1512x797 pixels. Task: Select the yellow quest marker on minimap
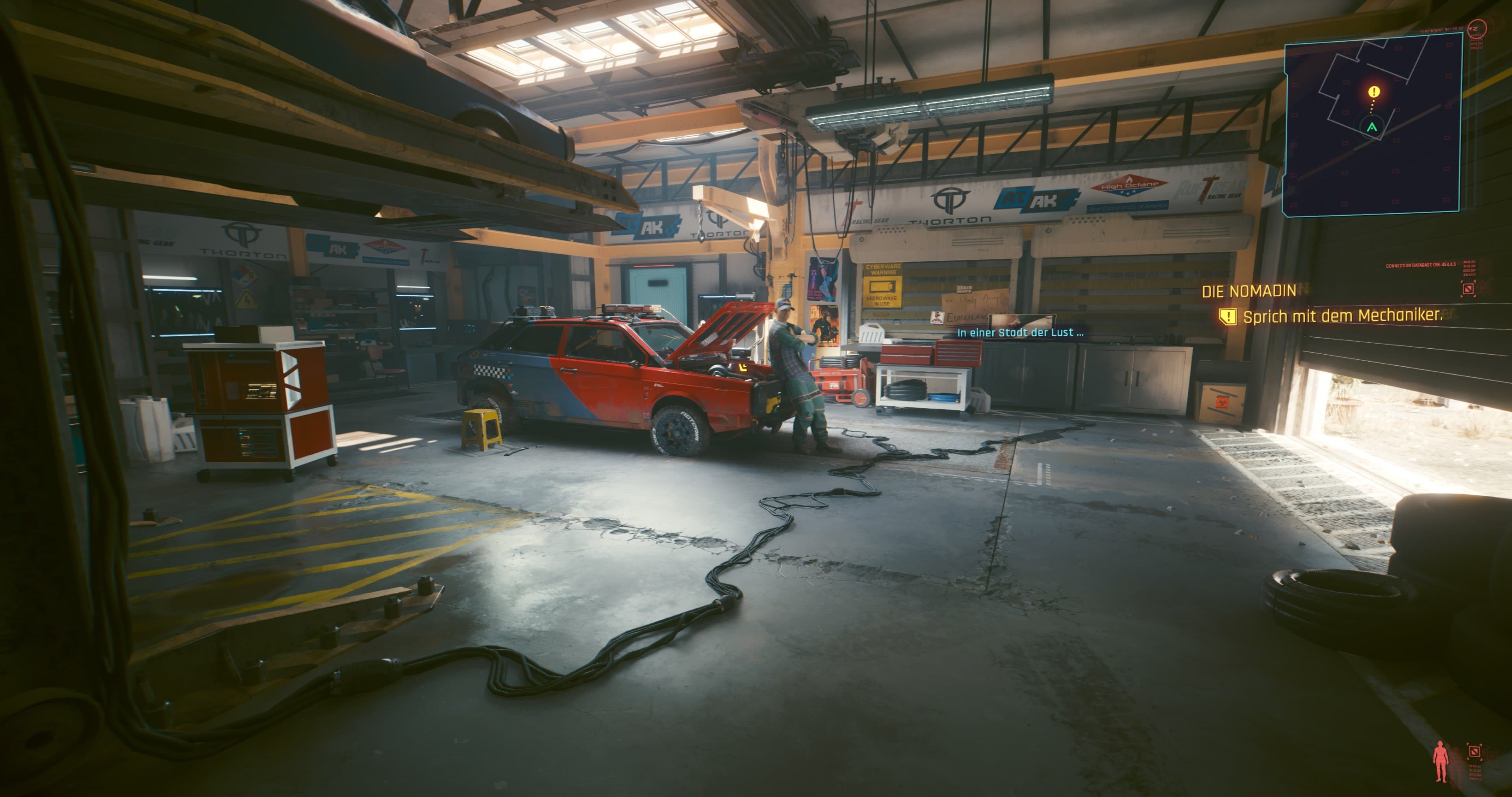[x=1373, y=92]
